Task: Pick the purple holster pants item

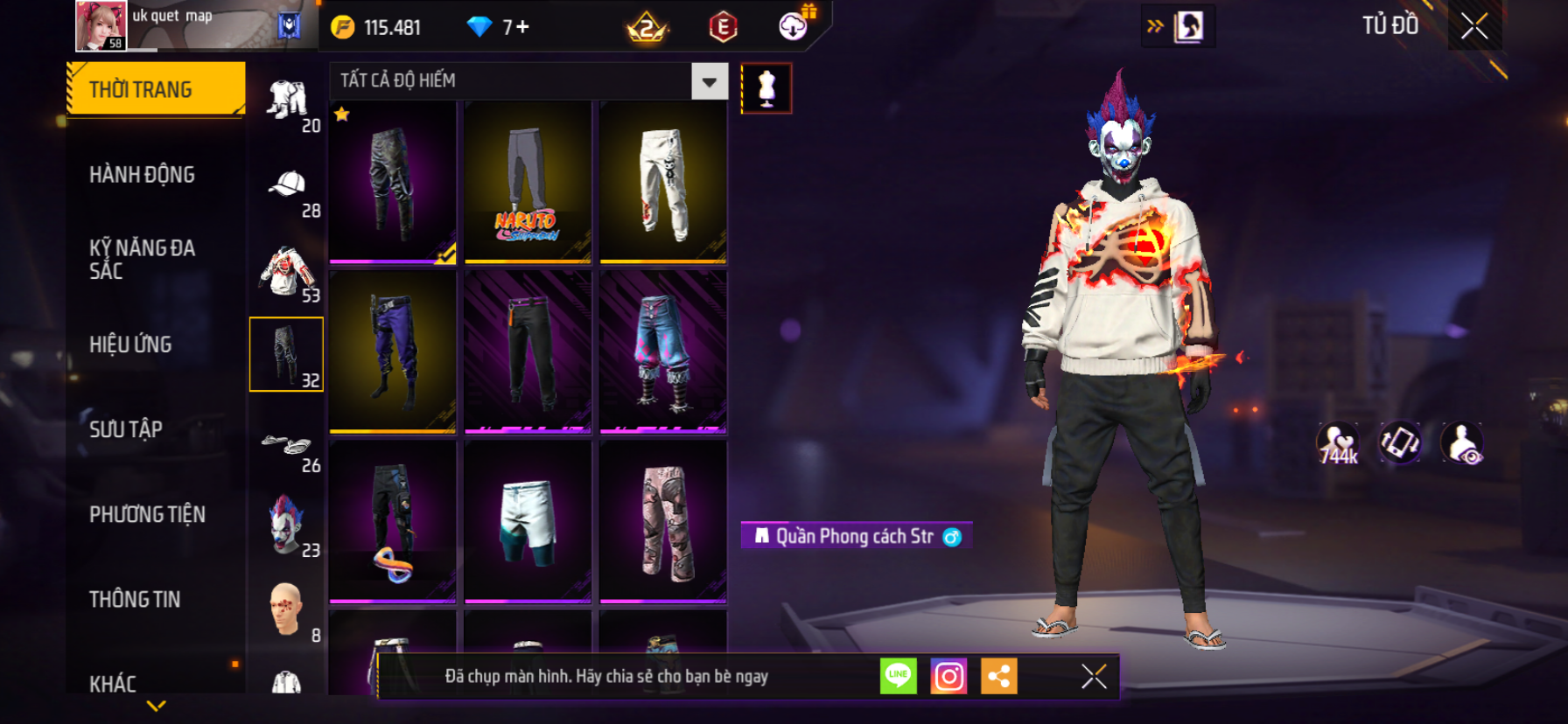Action: 393,352
